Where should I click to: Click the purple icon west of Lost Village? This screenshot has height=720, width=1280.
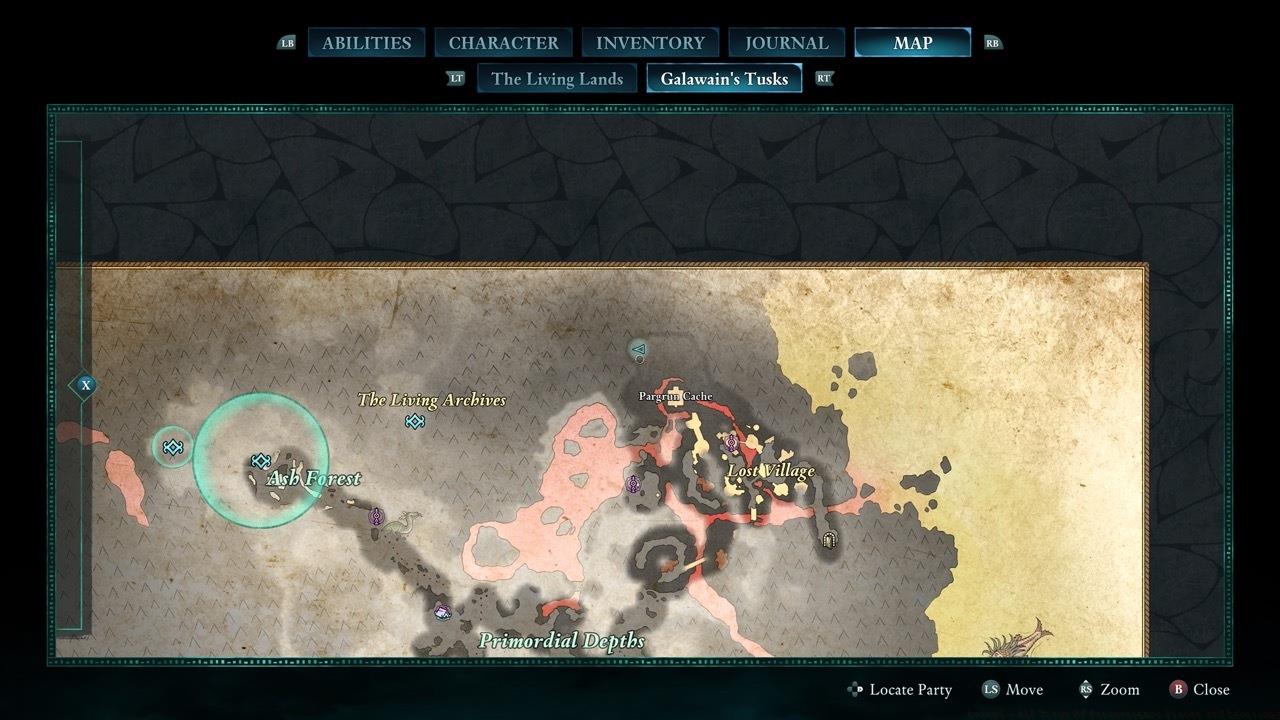coord(633,482)
